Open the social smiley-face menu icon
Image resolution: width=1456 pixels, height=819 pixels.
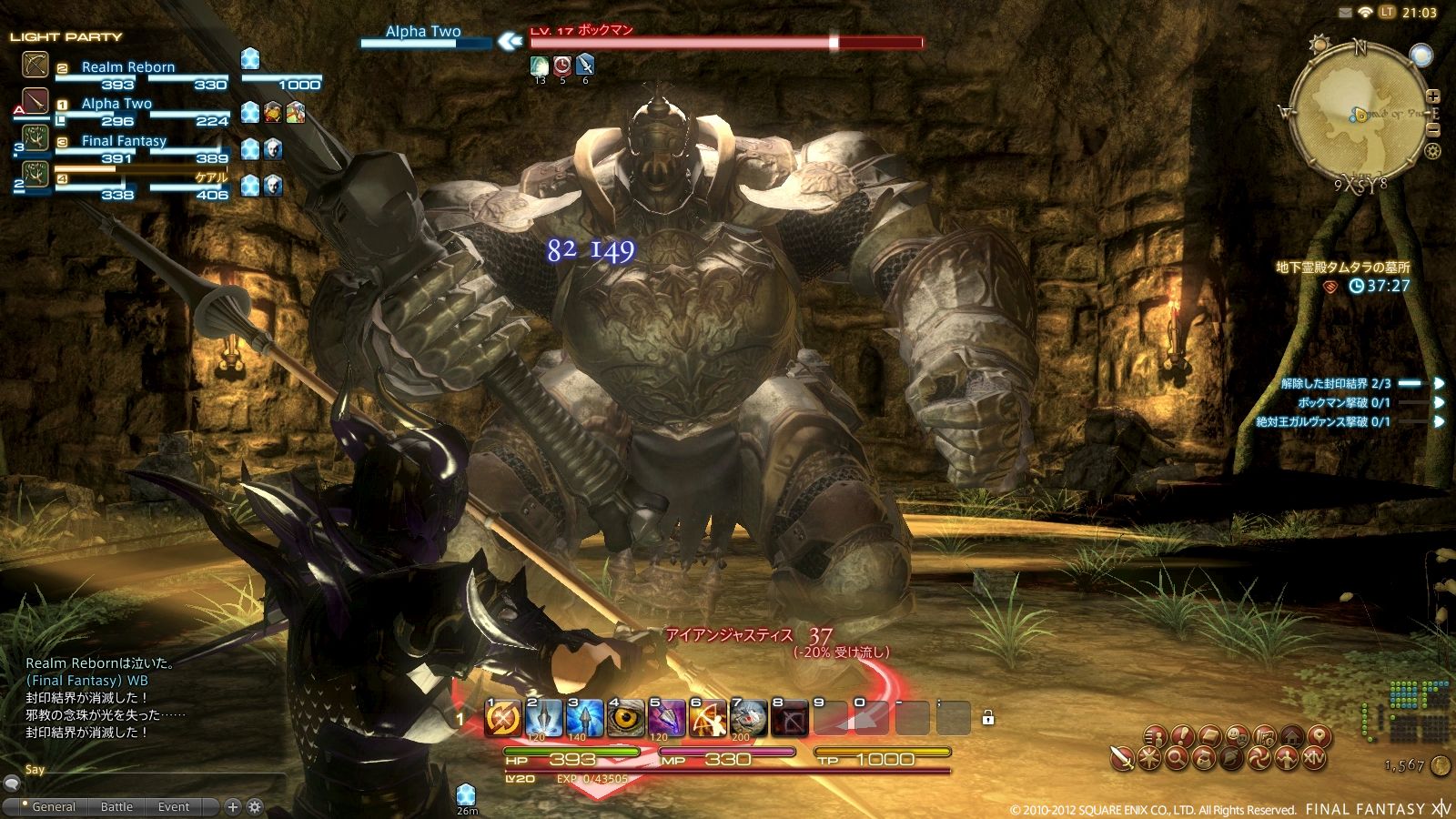pos(1237,735)
